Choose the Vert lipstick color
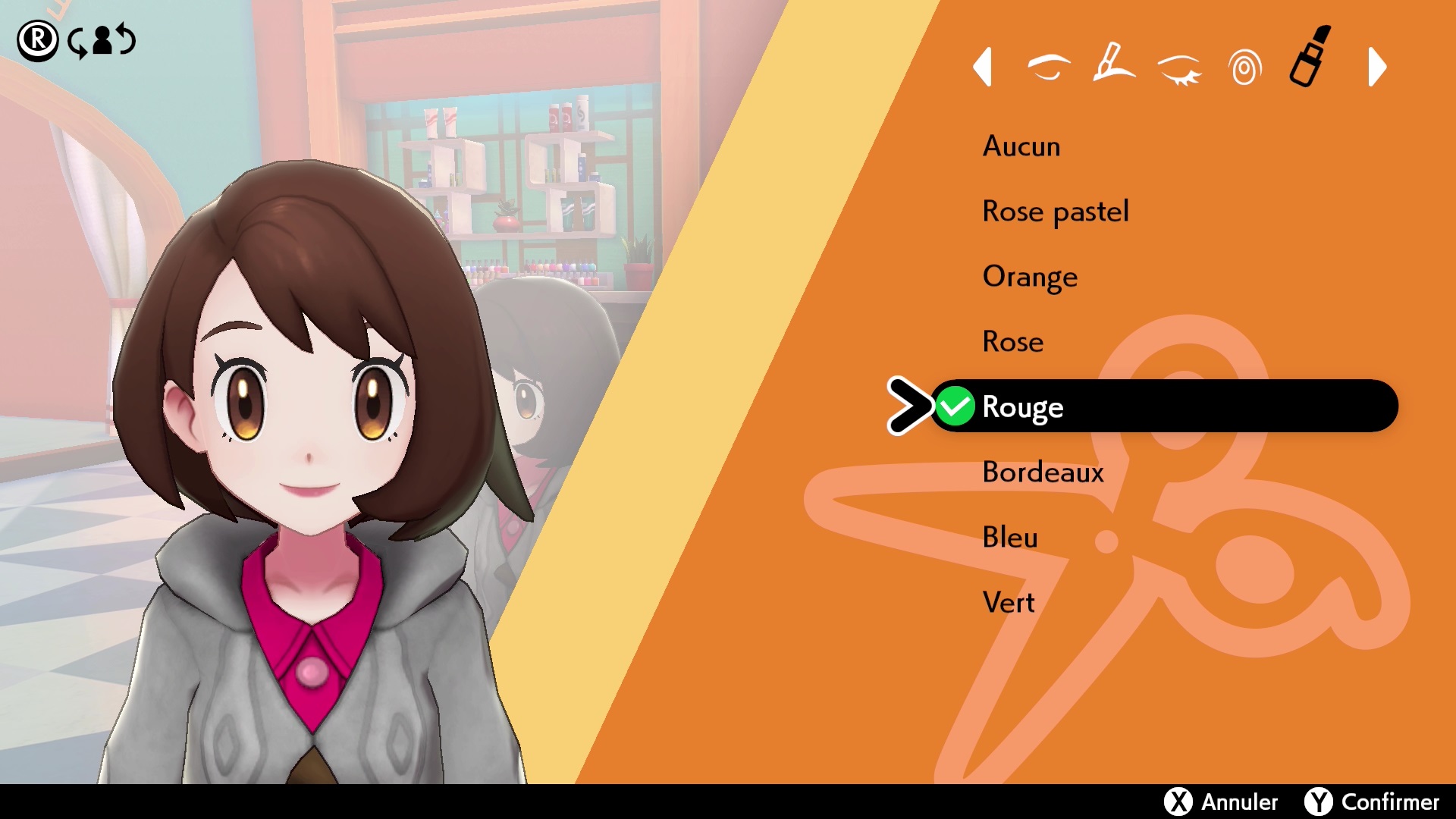This screenshot has height=819, width=1456. [x=1008, y=603]
